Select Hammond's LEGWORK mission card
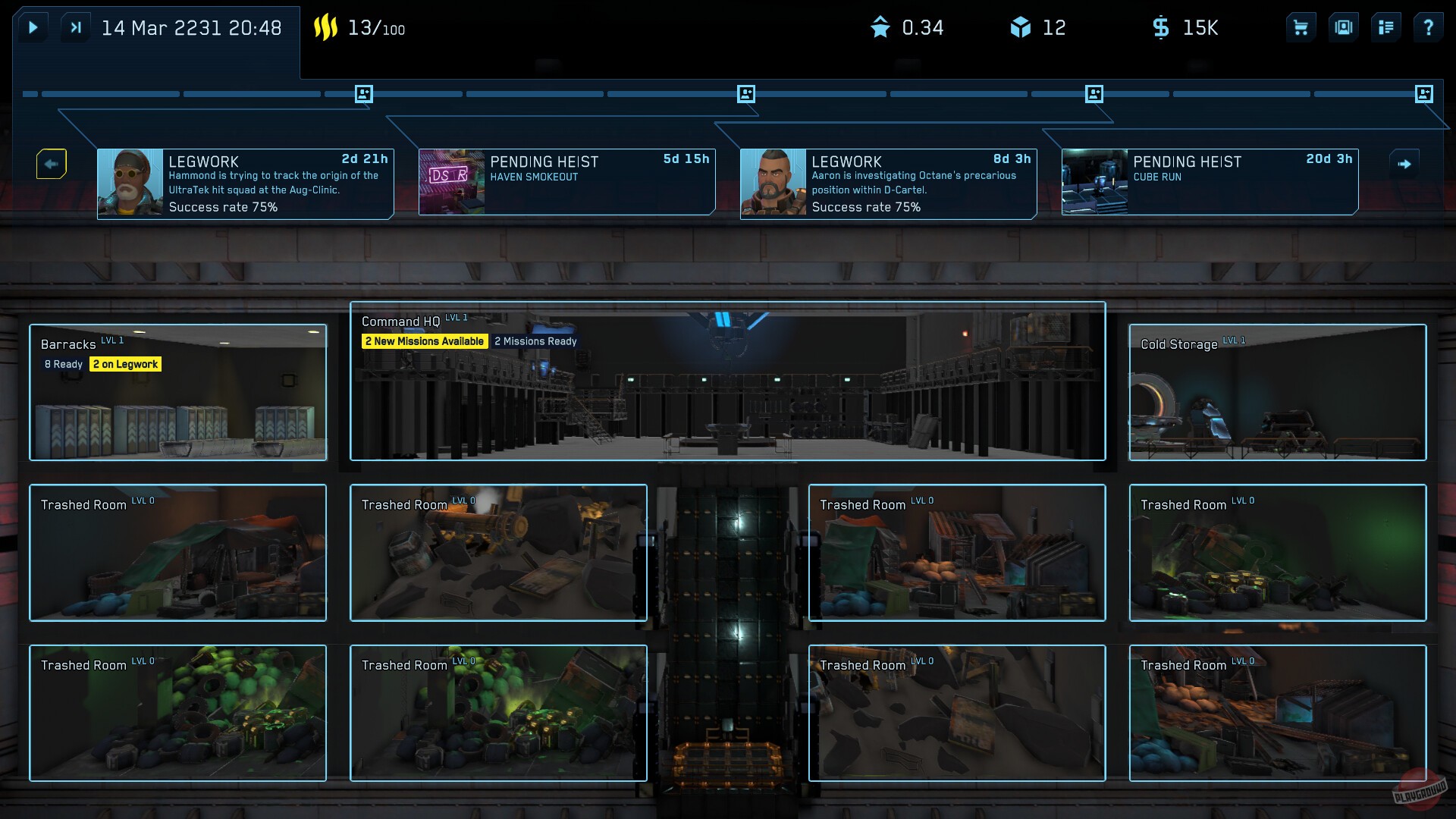Viewport: 1456px width, 819px height. pyautogui.click(x=244, y=182)
